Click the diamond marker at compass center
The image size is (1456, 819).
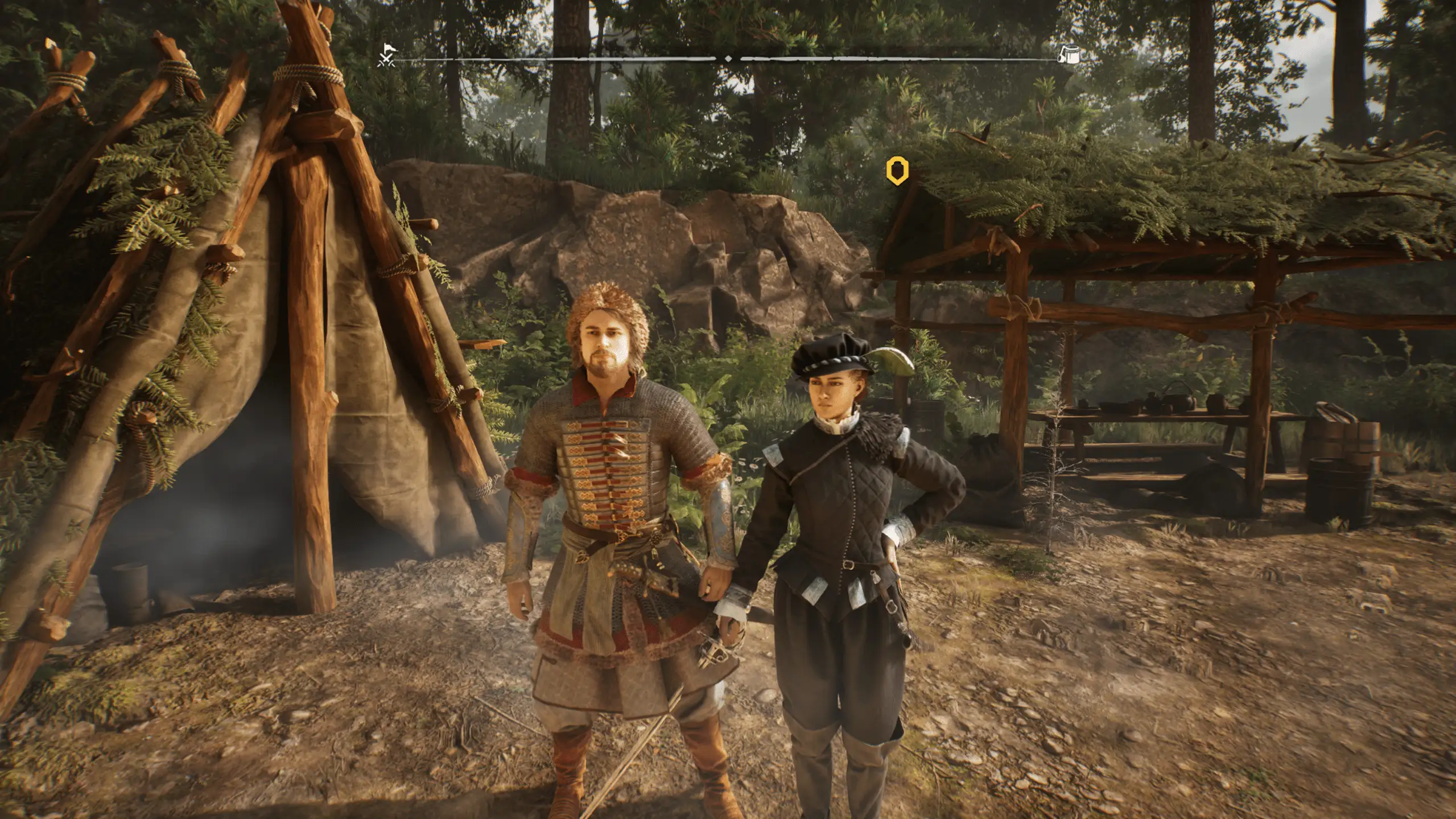tap(728, 59)
